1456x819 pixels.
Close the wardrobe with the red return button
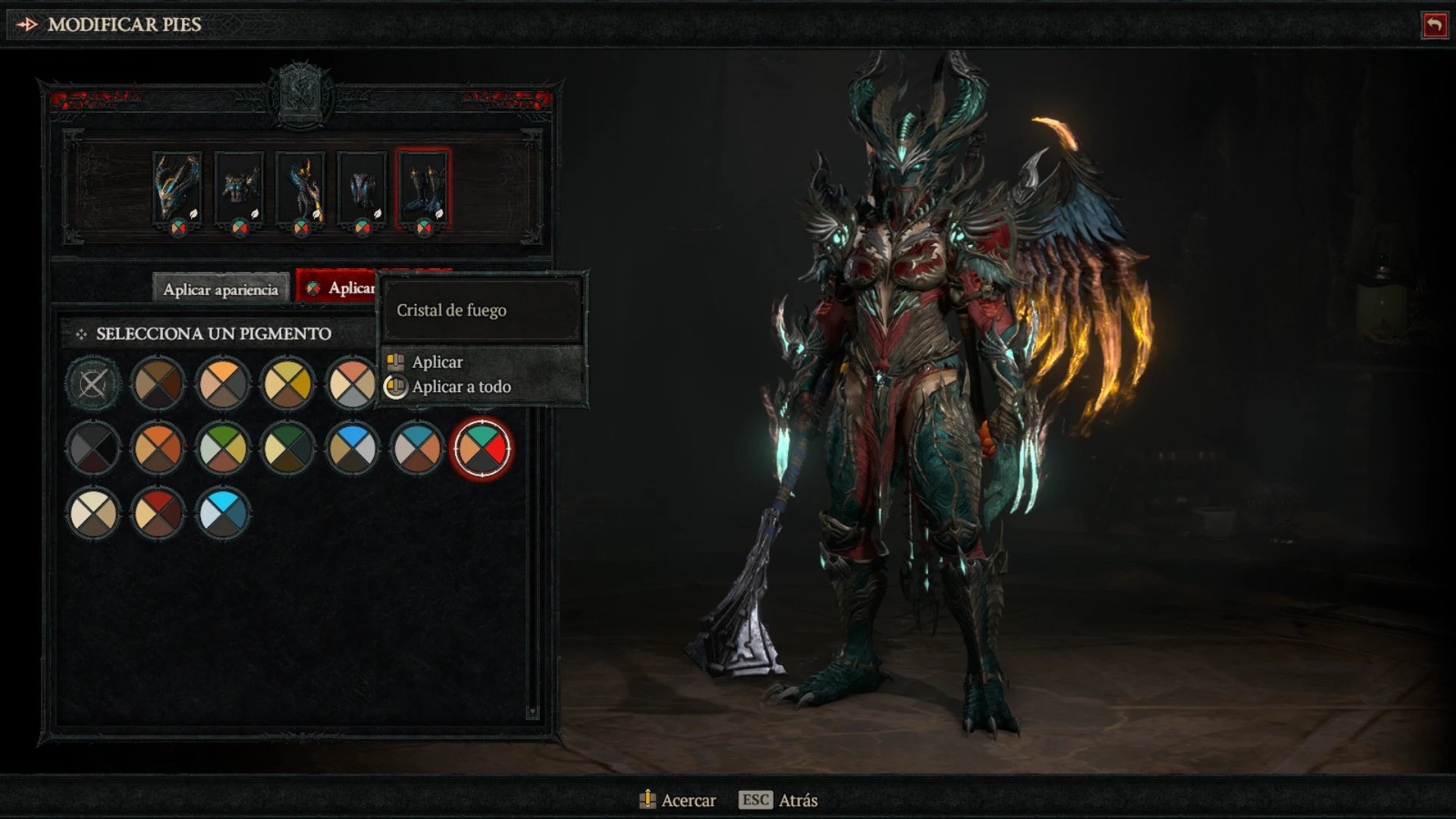1434,25
